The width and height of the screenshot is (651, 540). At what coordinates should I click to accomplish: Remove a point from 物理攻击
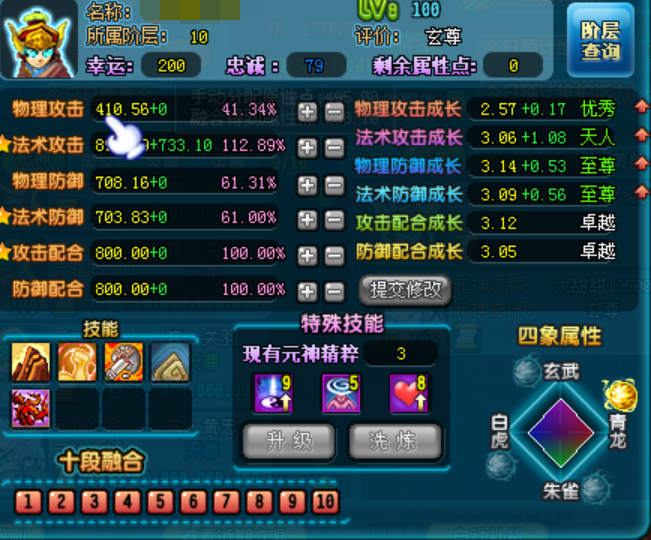pos(334,110)
